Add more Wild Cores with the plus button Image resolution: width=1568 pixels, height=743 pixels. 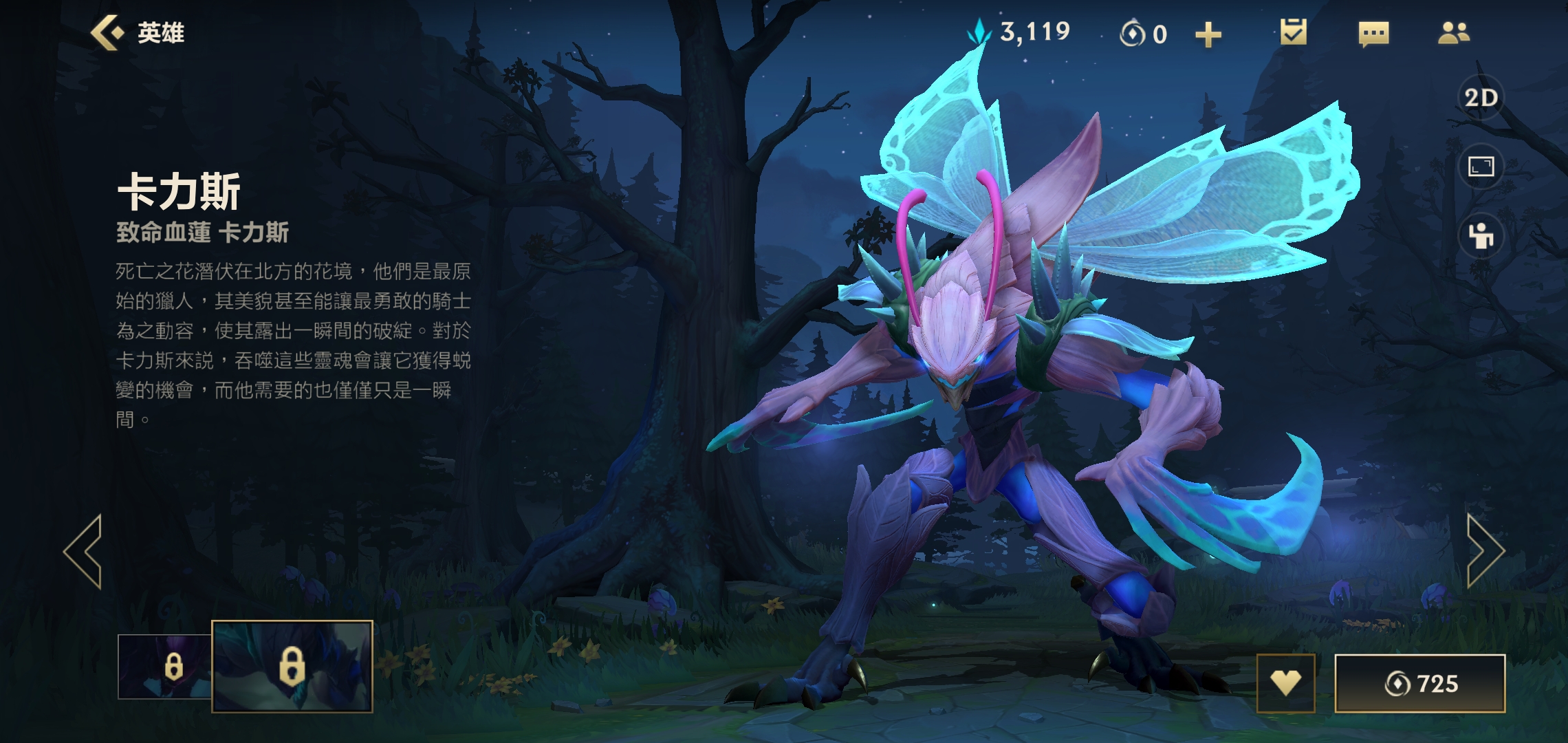1208,34
